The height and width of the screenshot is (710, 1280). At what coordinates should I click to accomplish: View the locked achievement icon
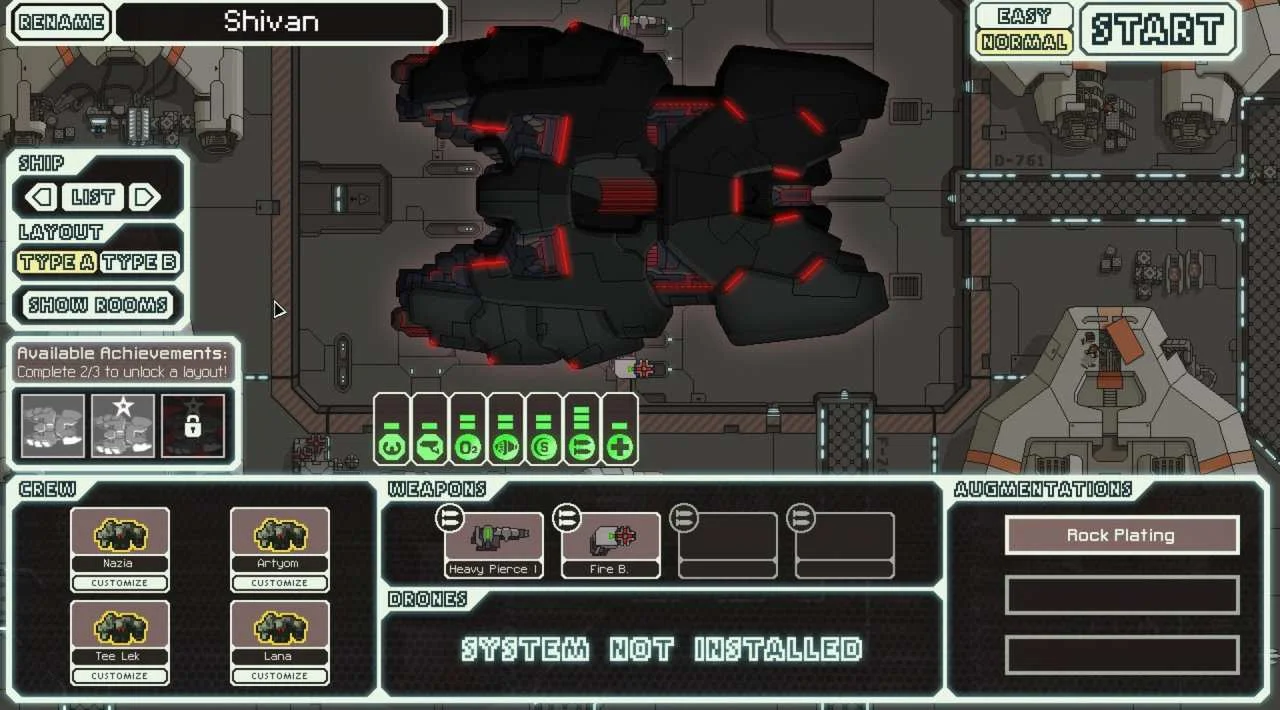193,426
